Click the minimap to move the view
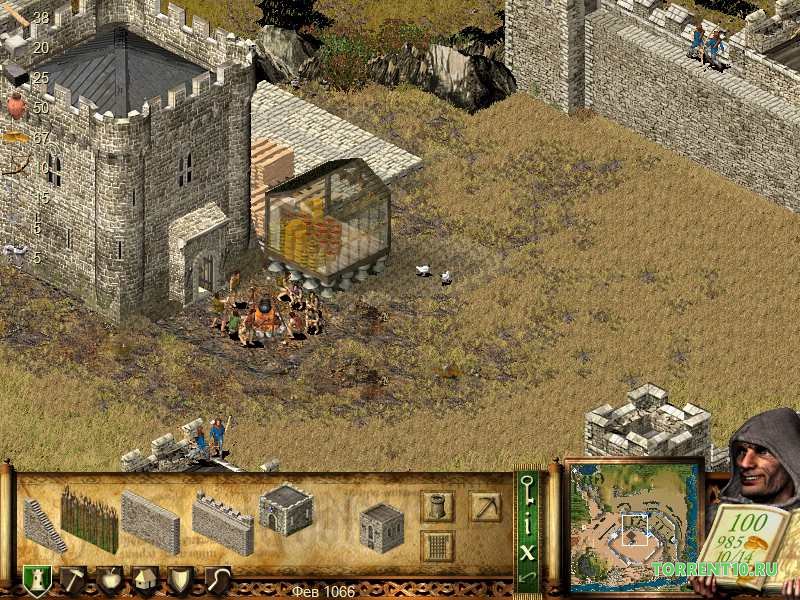The height and width of the screenshot is (600, 800). pos(634,526)
